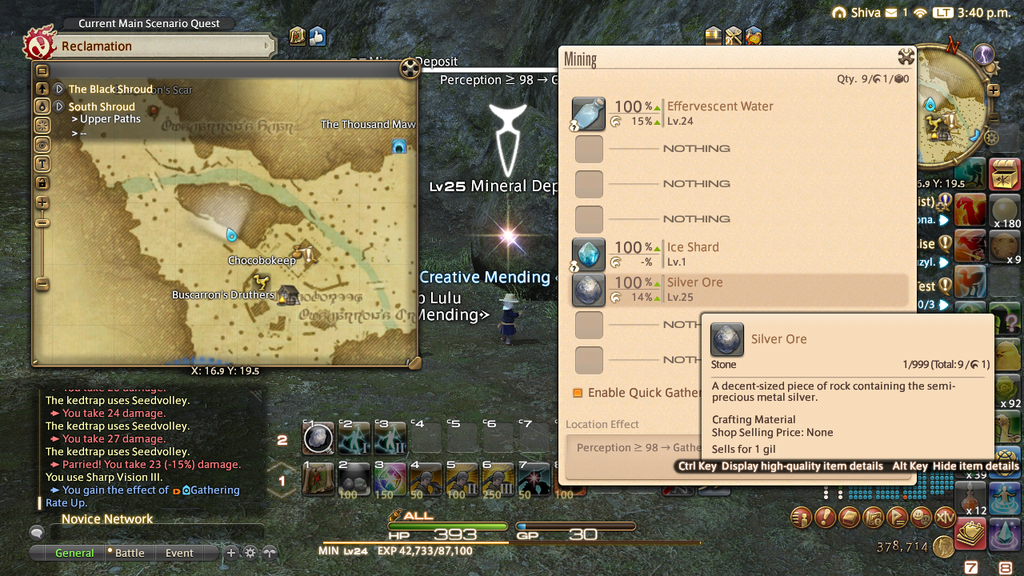Expand the South Shroud map entry

pos(59,107)
